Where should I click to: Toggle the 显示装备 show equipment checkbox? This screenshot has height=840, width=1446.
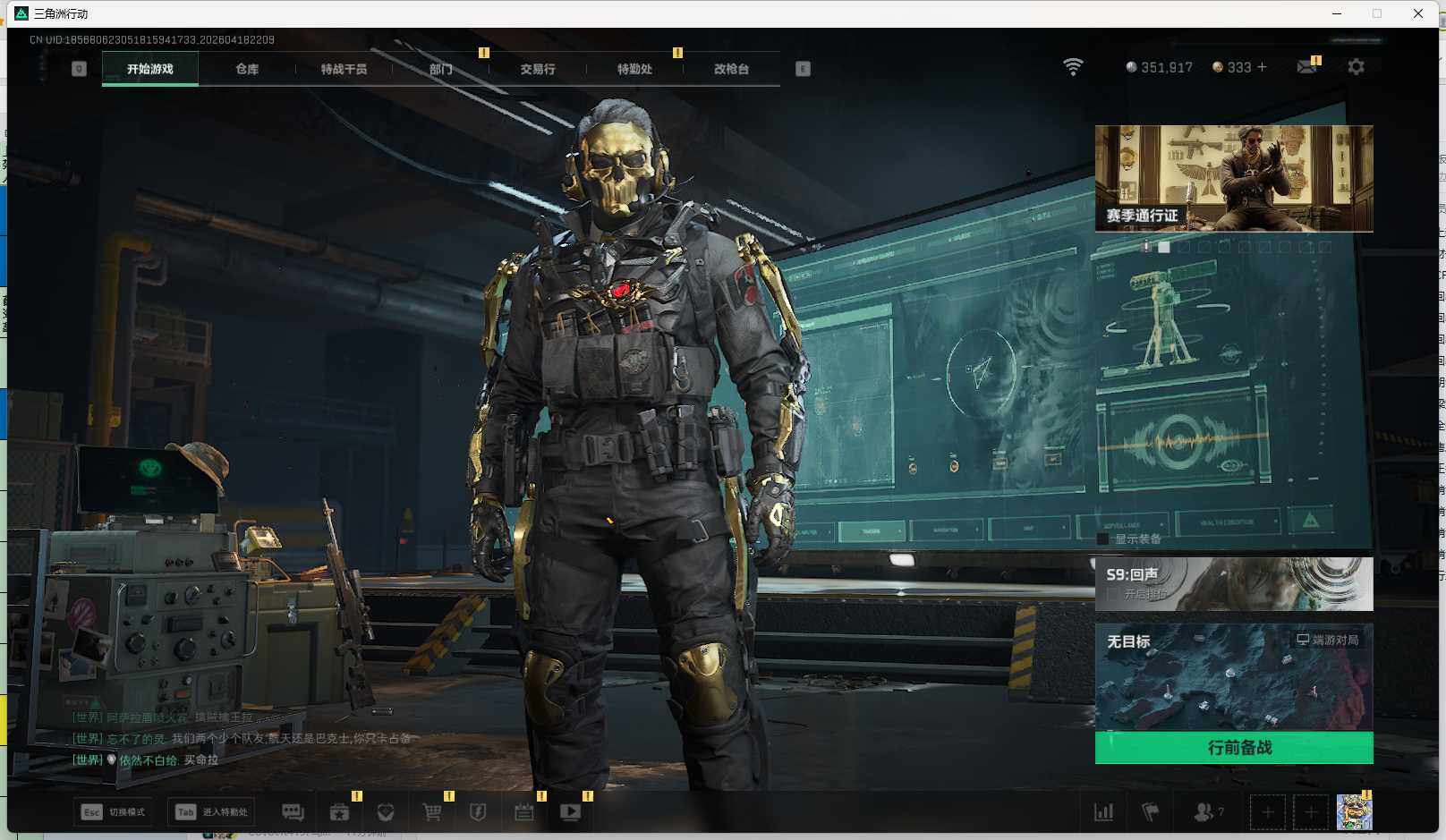[1103, 539]
